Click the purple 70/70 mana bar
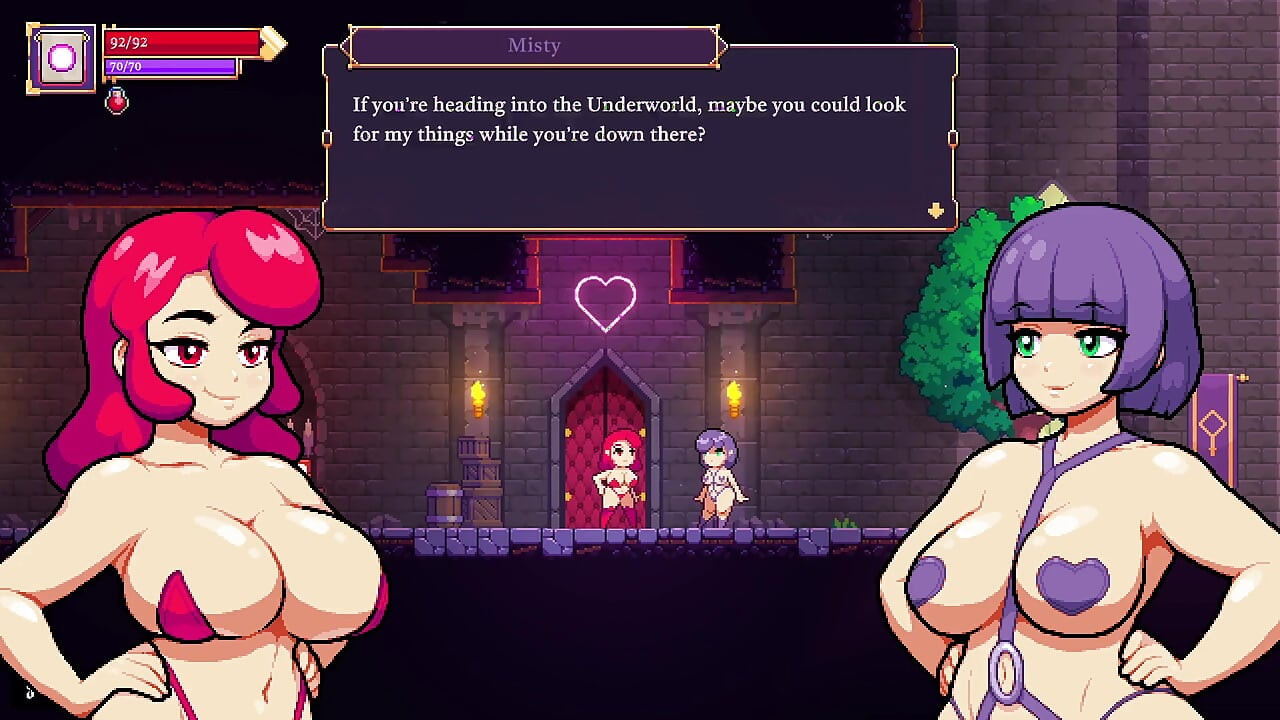The width and height of the screenshot is (1280, 720). click(170, 67)
